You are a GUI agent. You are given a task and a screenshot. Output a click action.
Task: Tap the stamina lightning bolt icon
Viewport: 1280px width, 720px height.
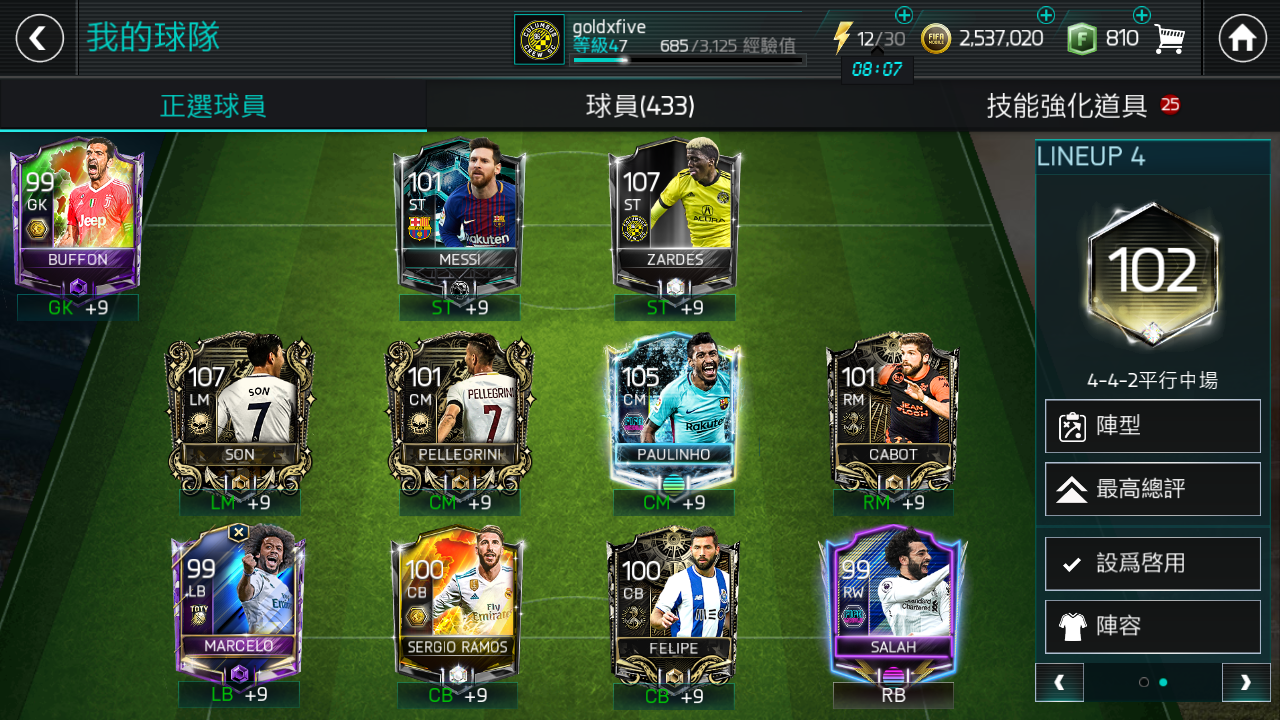[842, 38]
